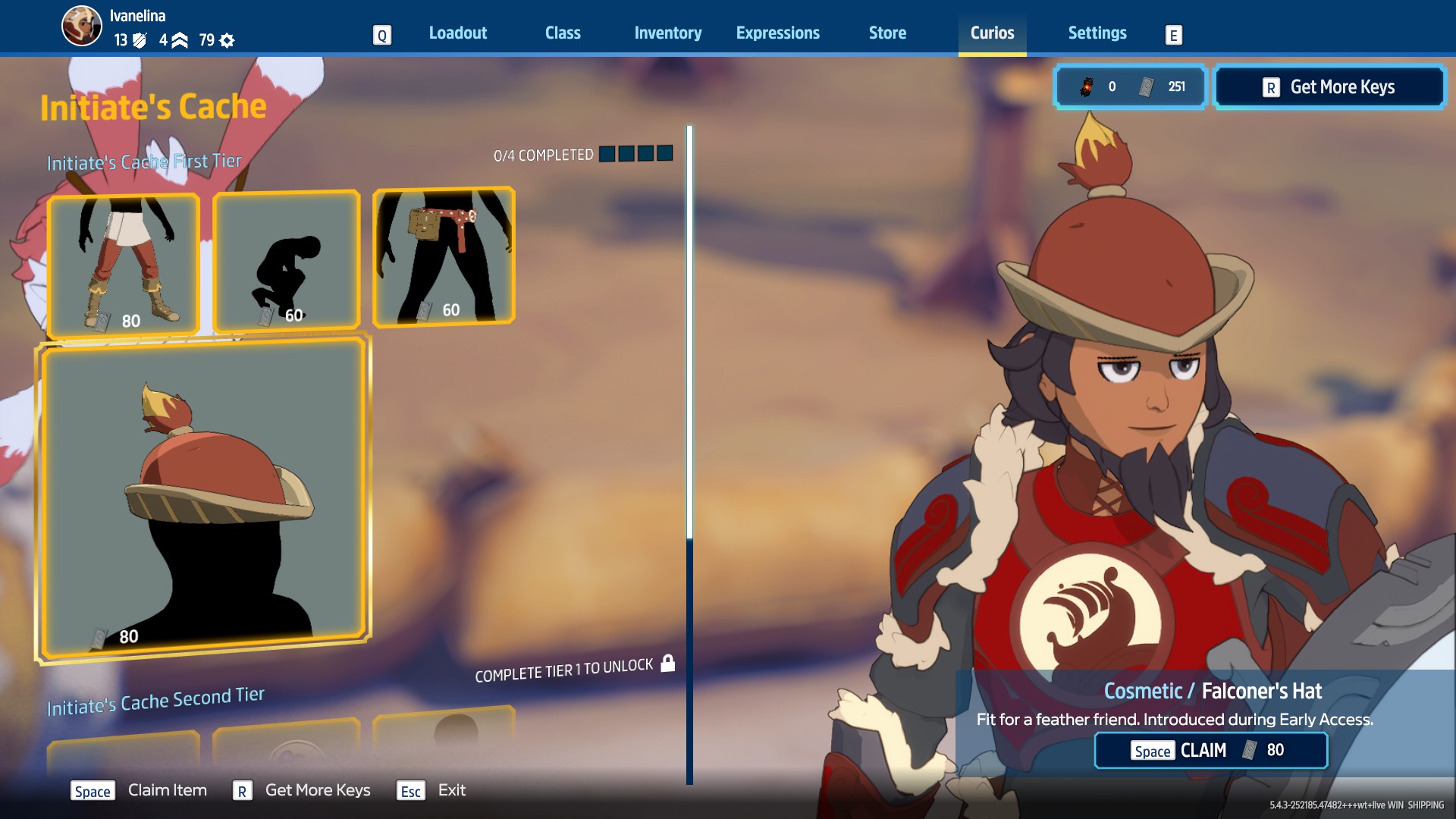Image resolution: width=1456 pixels, height=819 pixels.
Task: Open the Settings tab
Action: [x=1097, y=33]
